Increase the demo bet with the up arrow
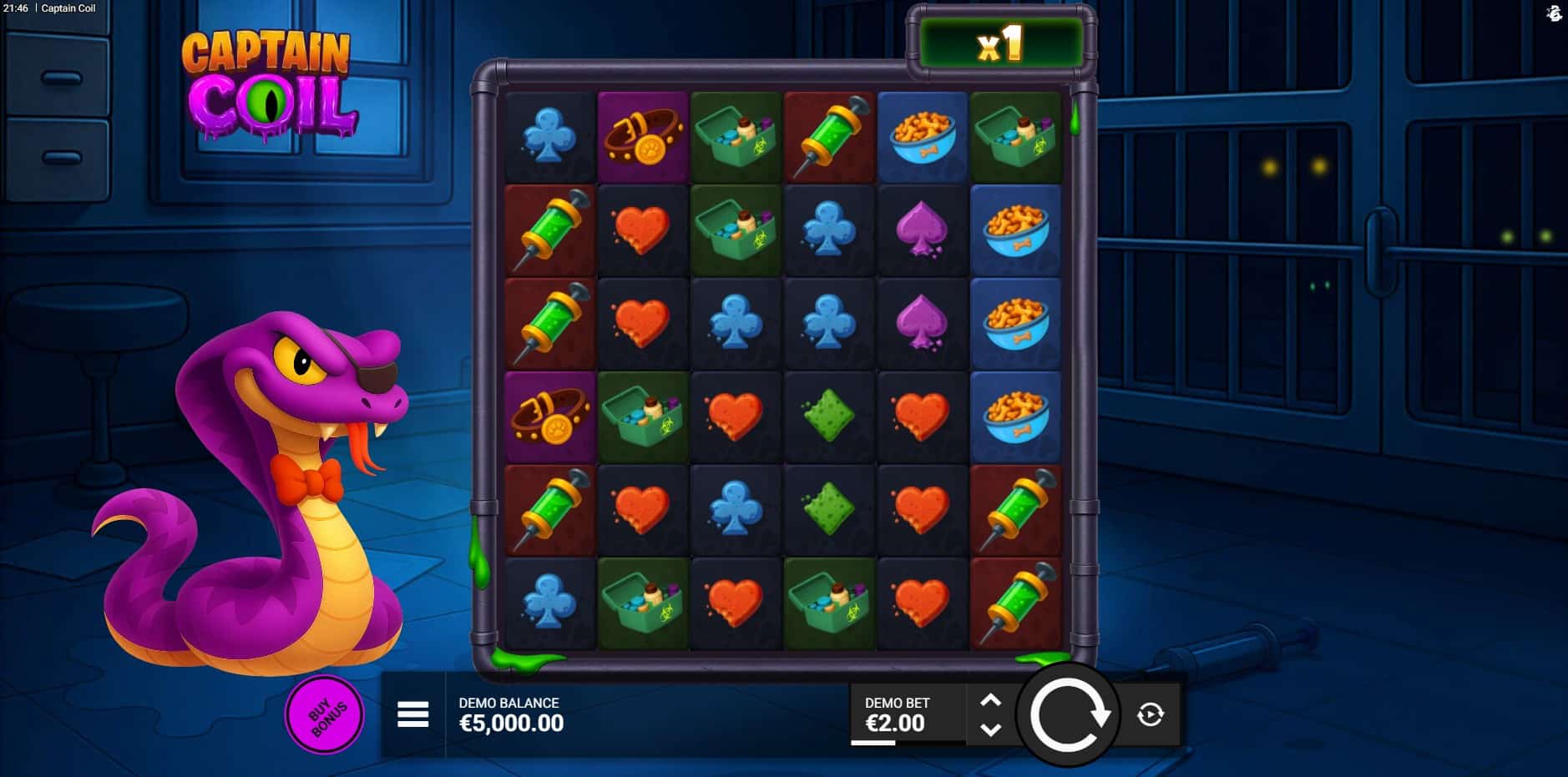 (990, 700)
